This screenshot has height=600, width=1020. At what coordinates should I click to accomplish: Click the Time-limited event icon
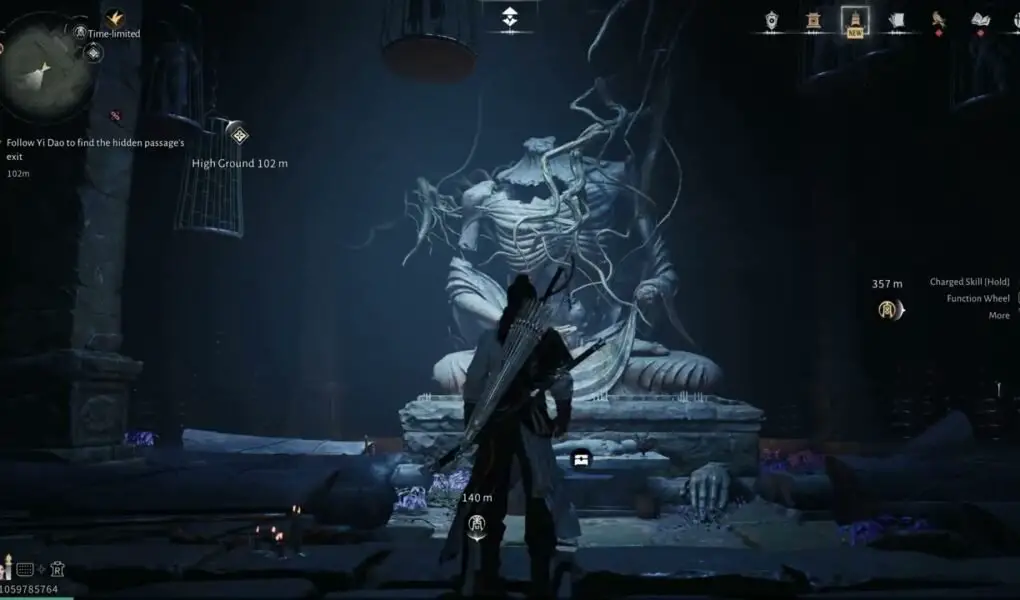tap(80, 32)
